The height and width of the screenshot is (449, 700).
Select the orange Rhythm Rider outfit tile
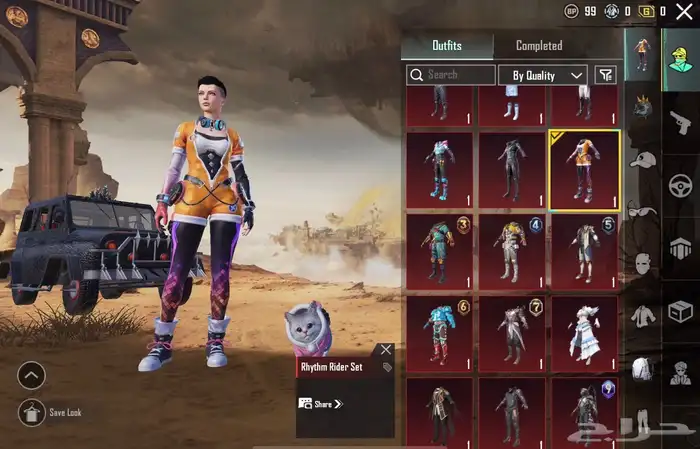(584, 169)
